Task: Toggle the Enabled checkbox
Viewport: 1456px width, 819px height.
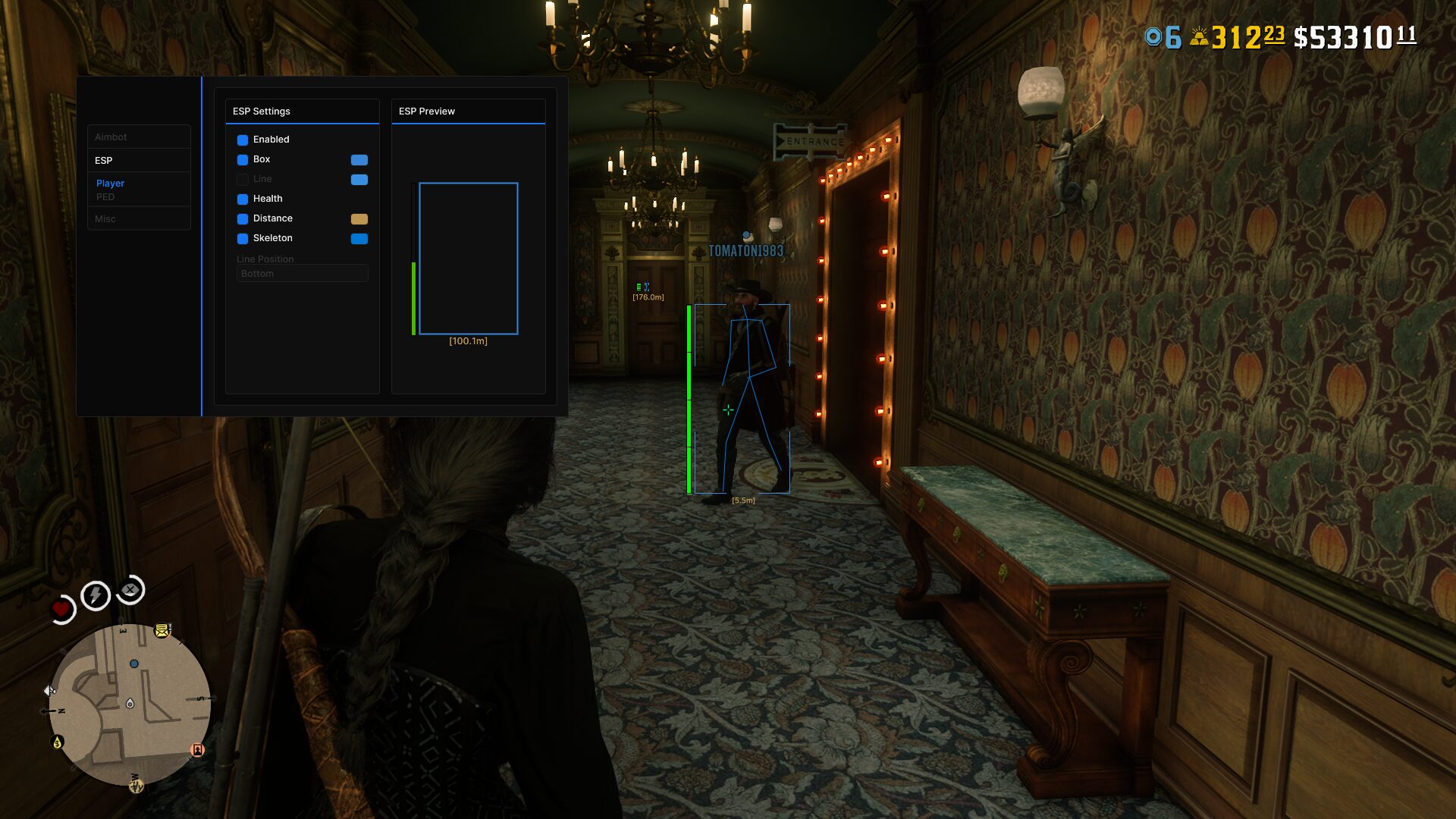Action: [243, 140]
